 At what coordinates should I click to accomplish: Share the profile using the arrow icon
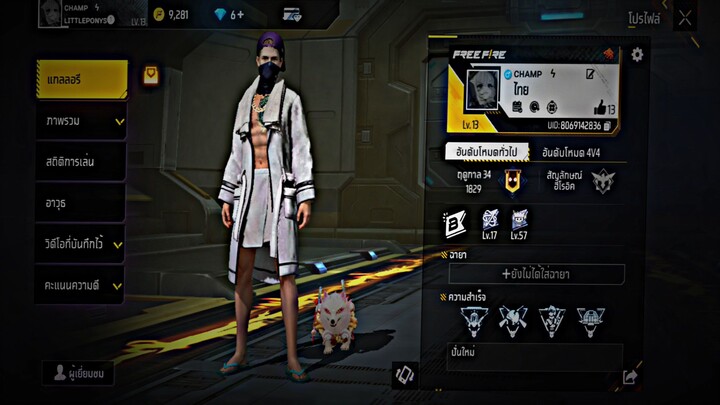pyautogui.click(x=630, y=377)
